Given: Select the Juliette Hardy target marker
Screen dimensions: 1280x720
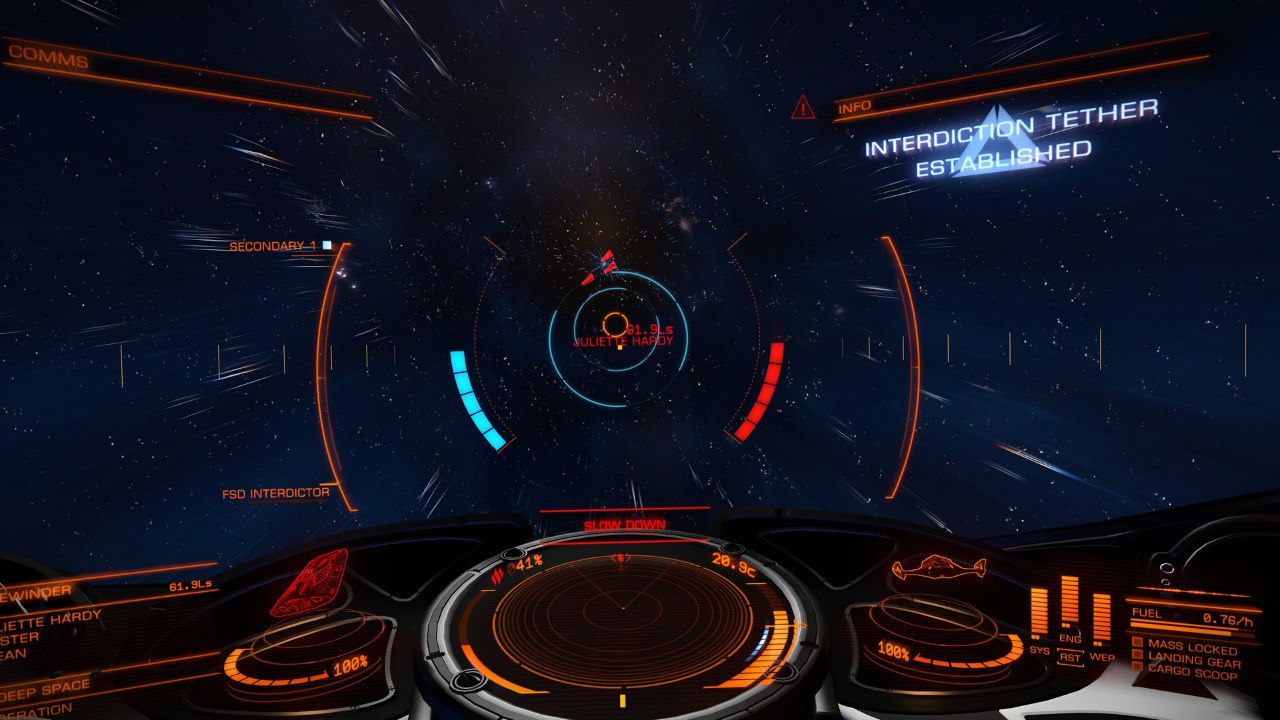Looking at the screenshot, I should 614,324.
